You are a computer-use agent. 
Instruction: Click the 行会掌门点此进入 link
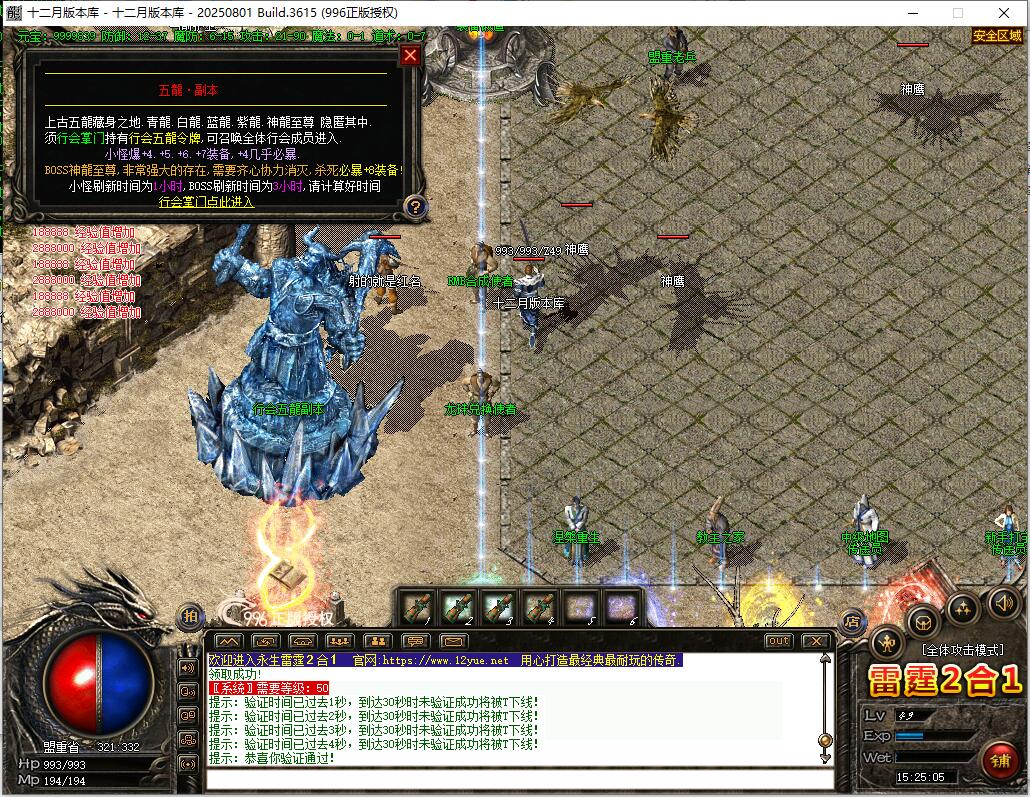coord(207,202)
